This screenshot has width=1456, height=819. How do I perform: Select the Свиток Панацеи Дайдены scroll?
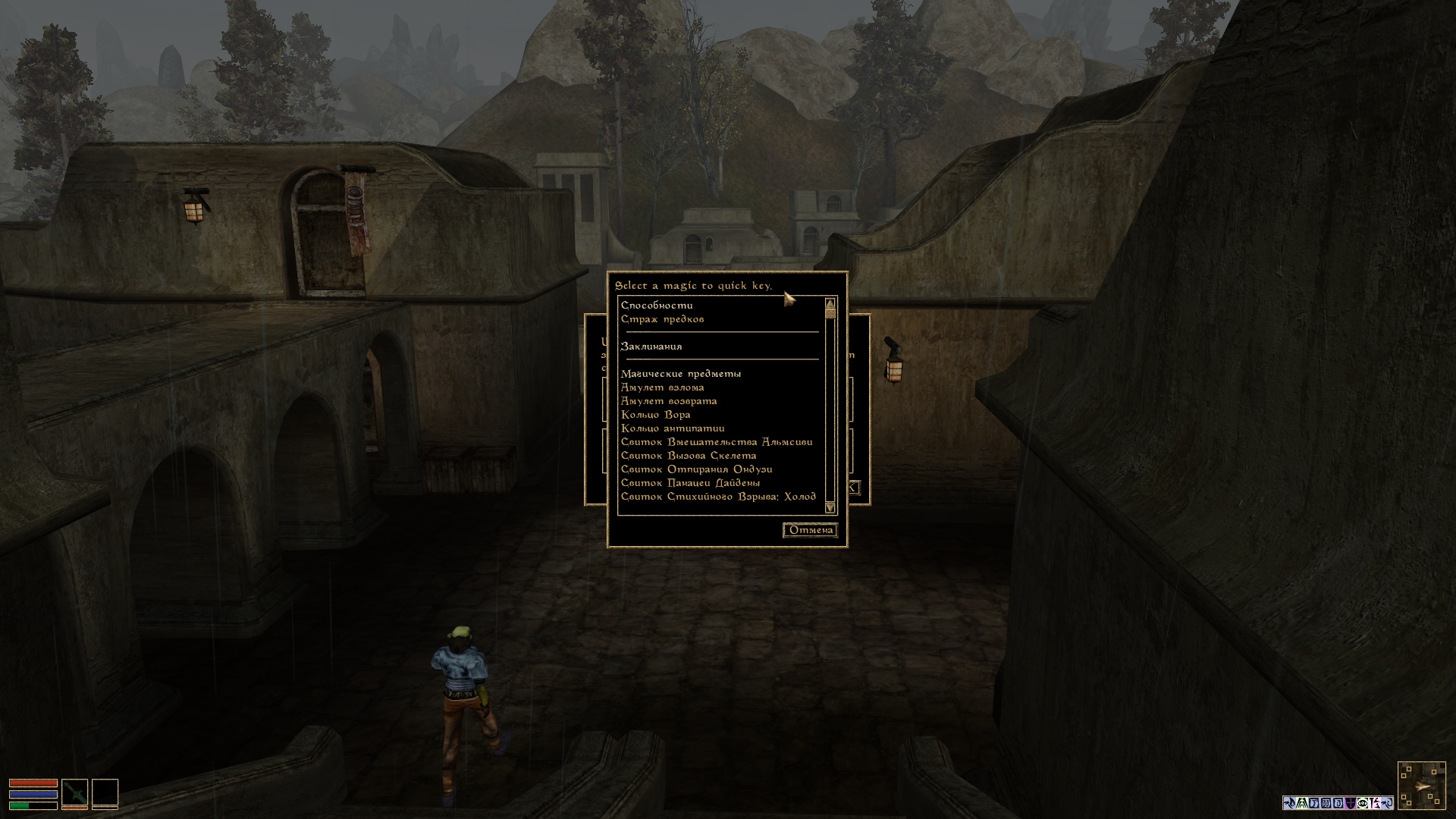[x=690, y=483]
